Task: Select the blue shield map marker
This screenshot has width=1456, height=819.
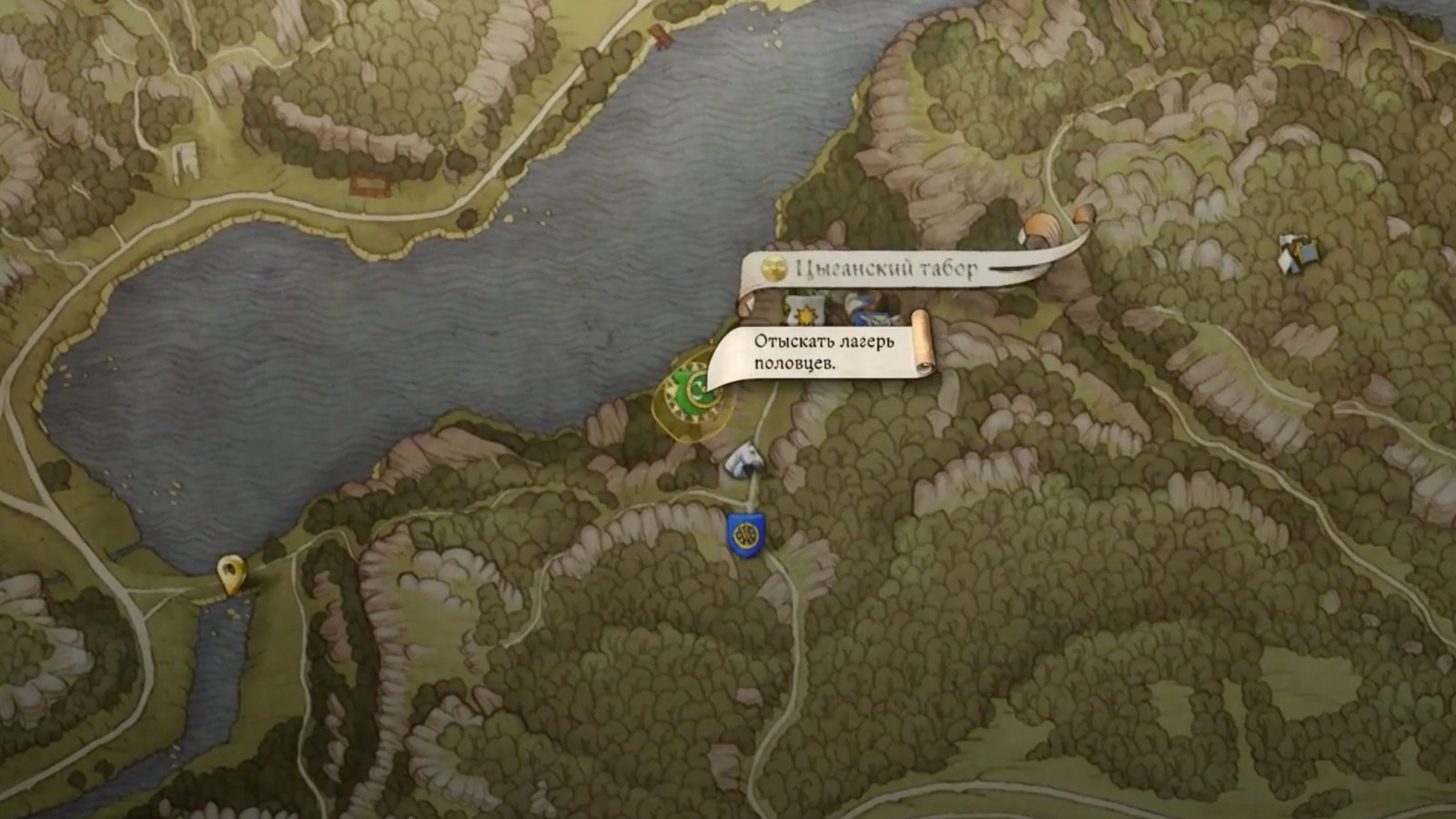Action: pos(745,535)
